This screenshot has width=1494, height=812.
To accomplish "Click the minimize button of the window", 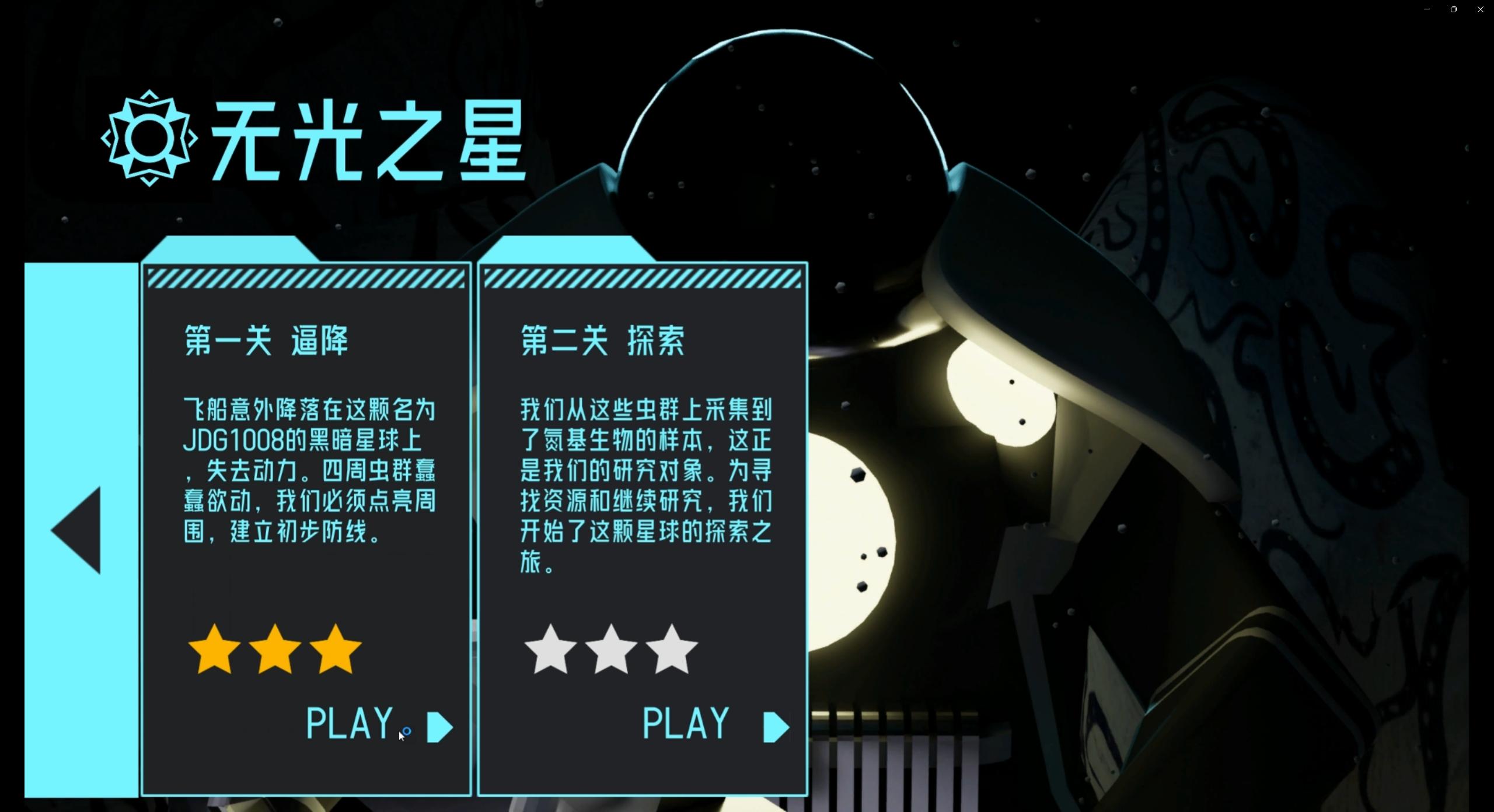I will [x=1426, y=9].
